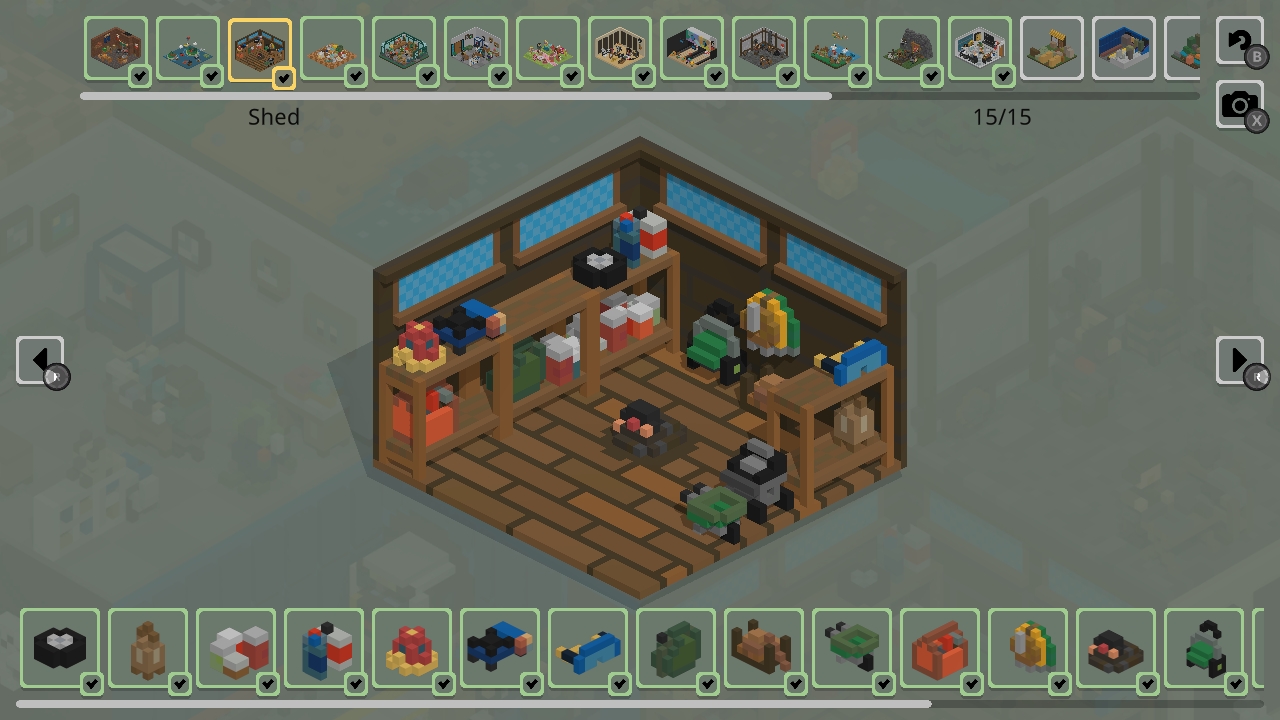Switch to the first level thumbnail at top left
The image size is (1280, 720).
pos(115,46)
